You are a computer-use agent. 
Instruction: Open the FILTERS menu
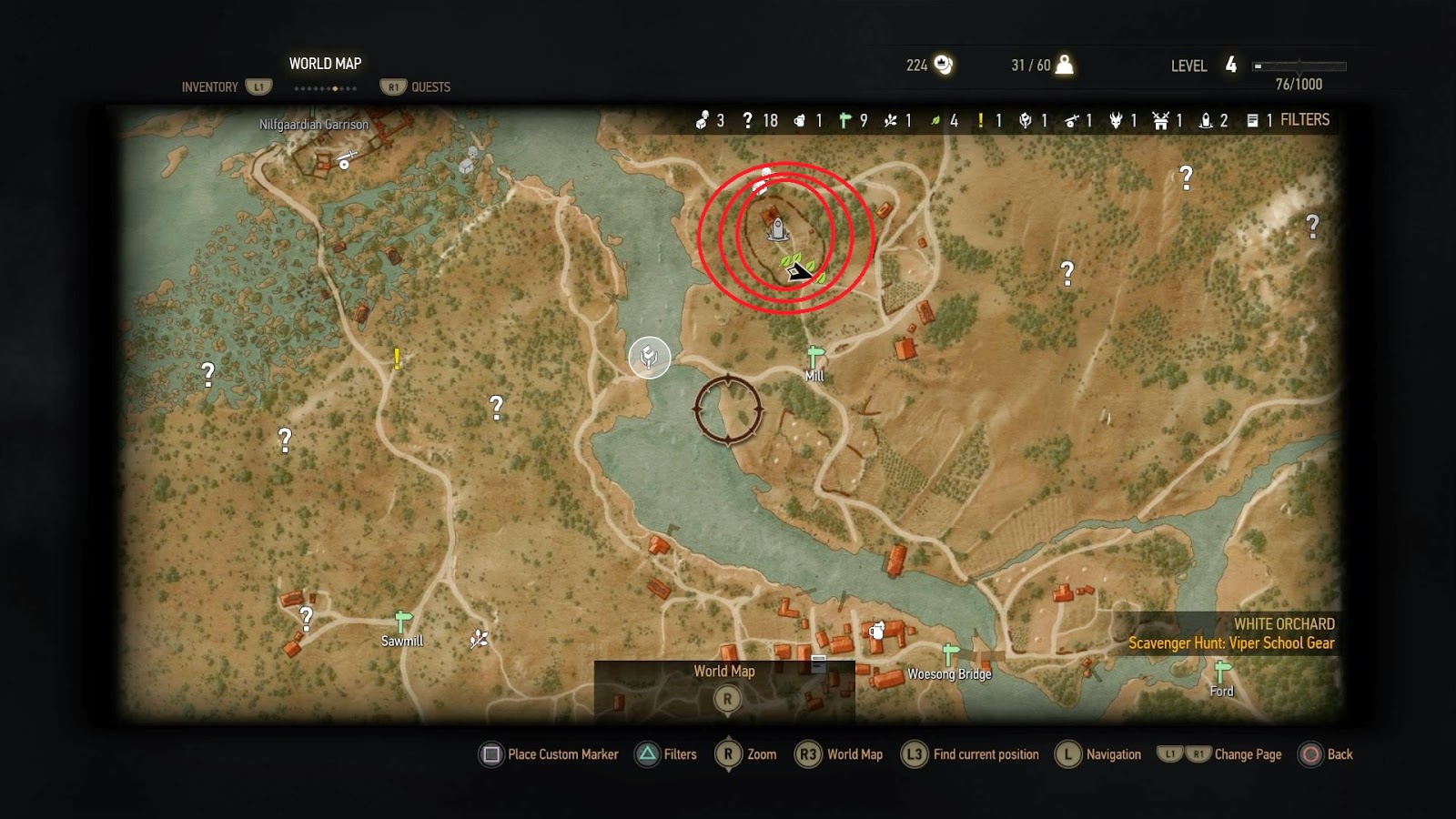pyautogui.click(x=1304, y=119)
